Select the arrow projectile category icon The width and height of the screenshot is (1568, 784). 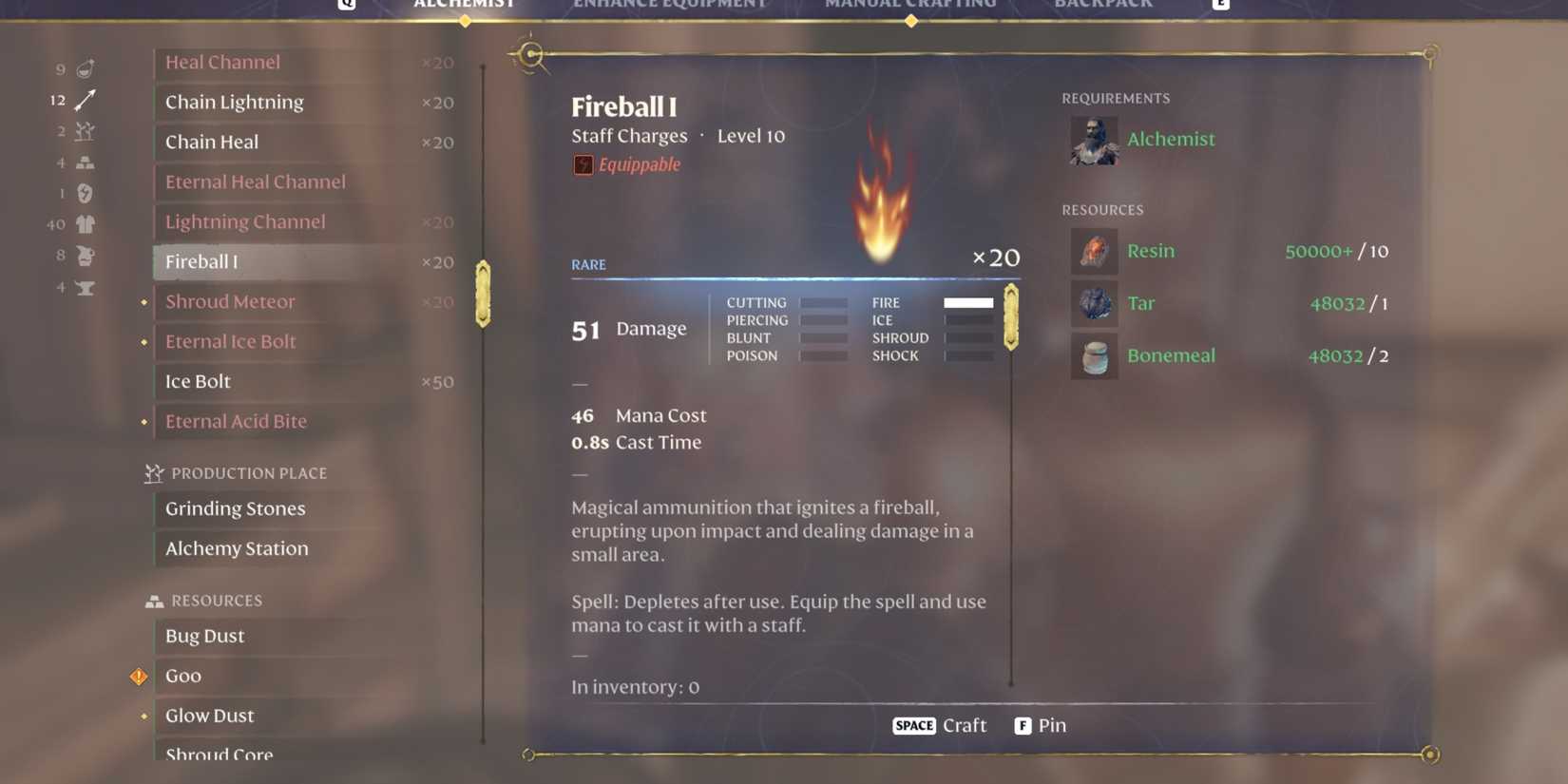point(84,100)
